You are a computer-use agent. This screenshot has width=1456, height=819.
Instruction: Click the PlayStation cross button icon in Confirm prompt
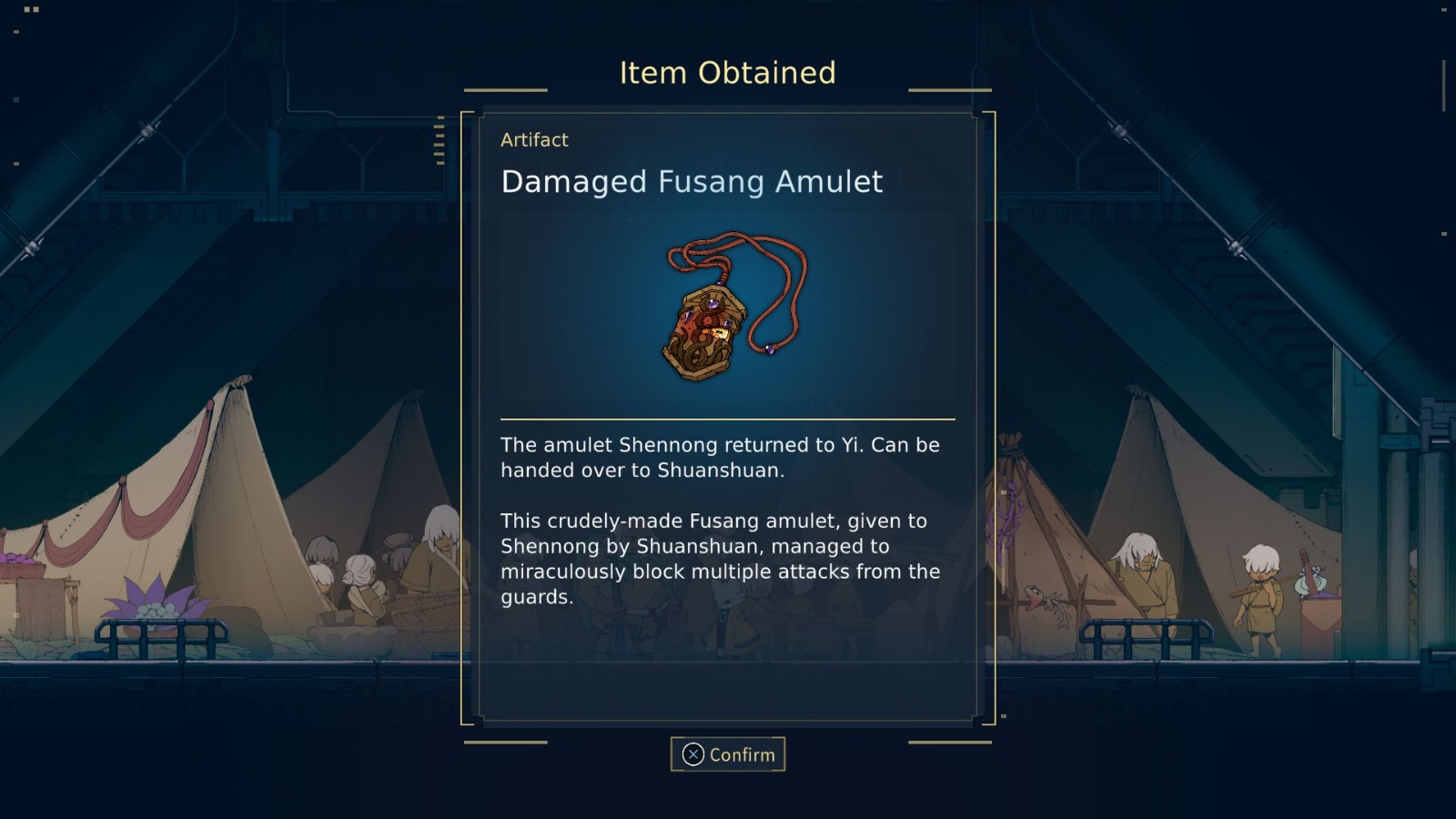point(693,754)
